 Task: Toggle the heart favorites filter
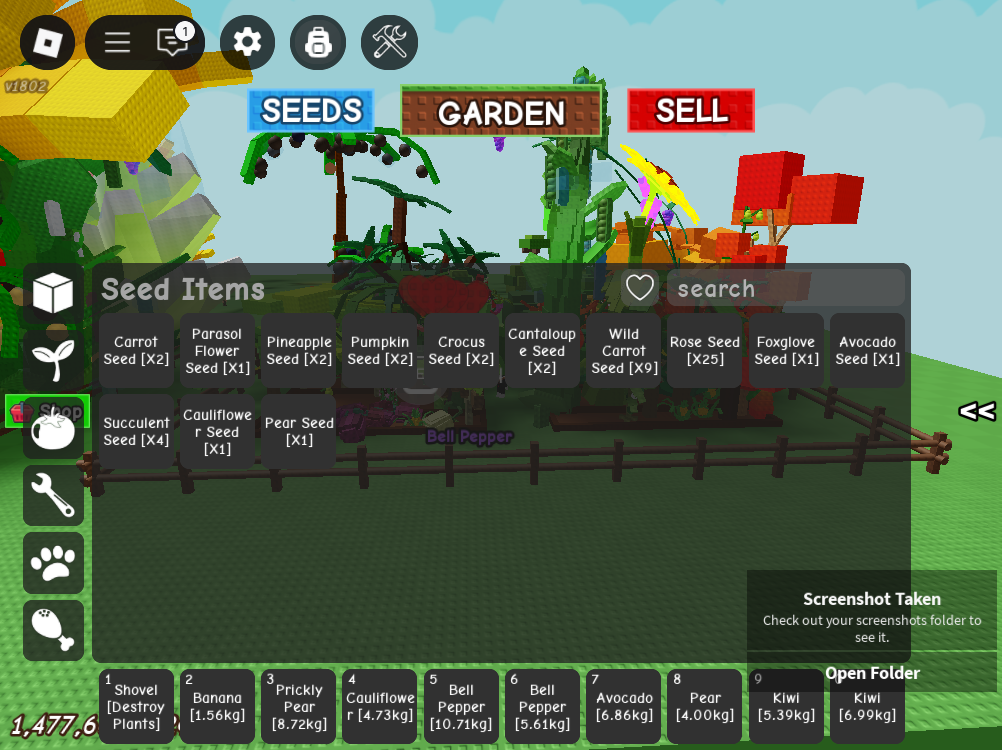(x=640, y=288)
